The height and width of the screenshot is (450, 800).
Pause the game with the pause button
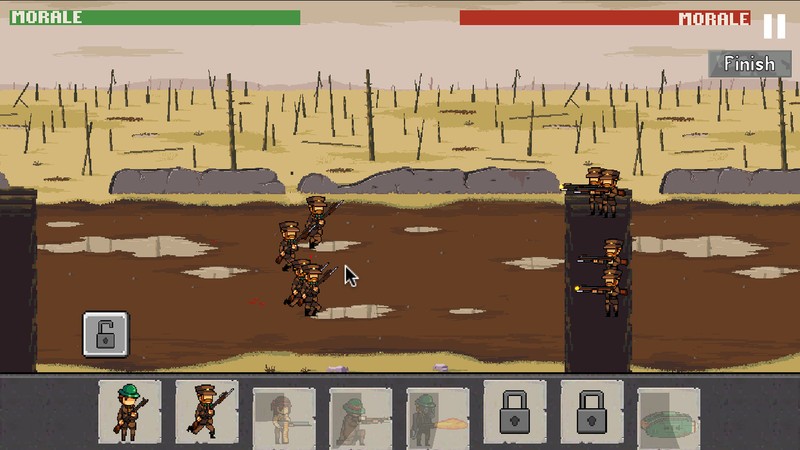coord(774,26)
